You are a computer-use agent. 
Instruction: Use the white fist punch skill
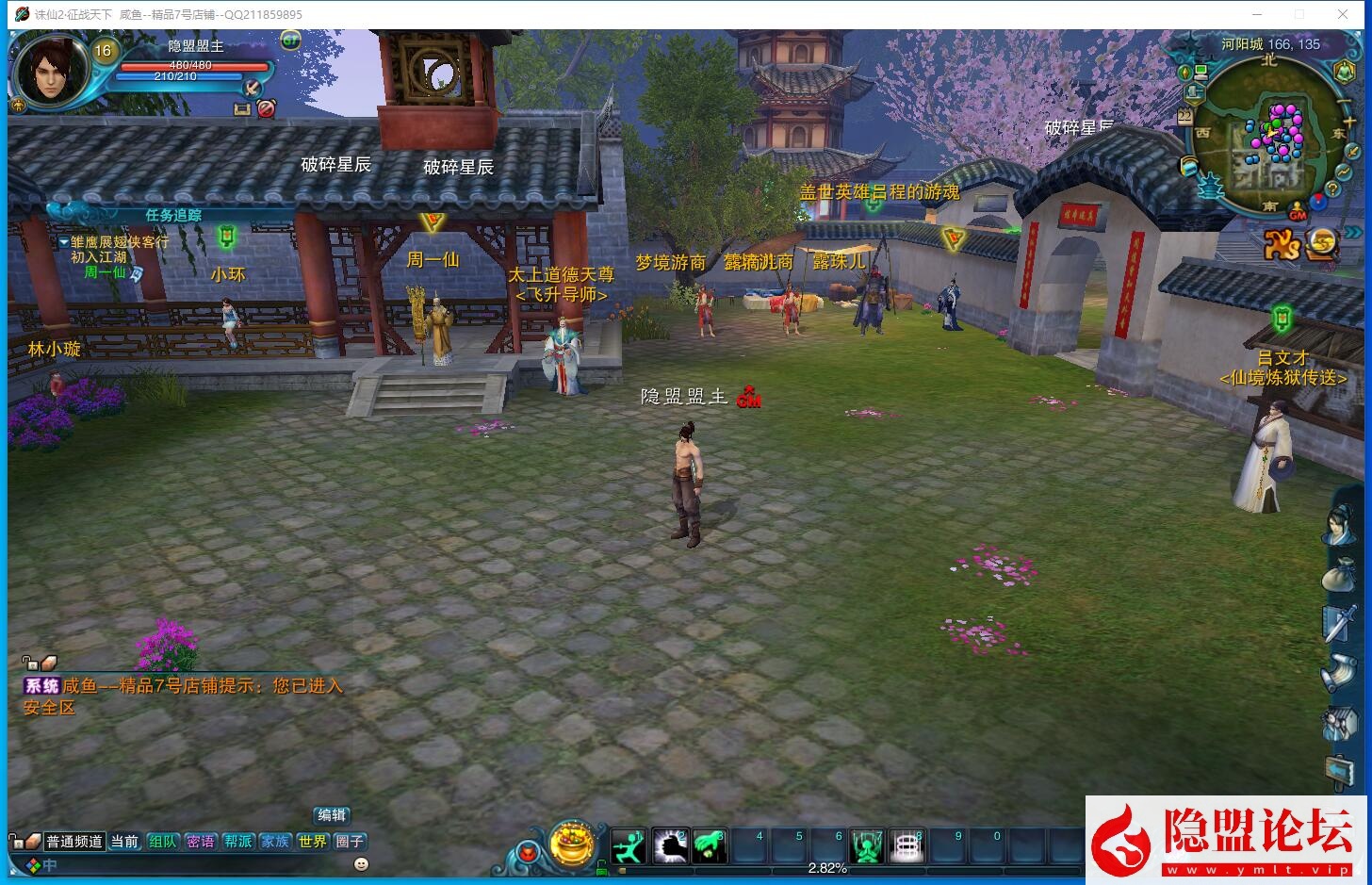(669, 846)
